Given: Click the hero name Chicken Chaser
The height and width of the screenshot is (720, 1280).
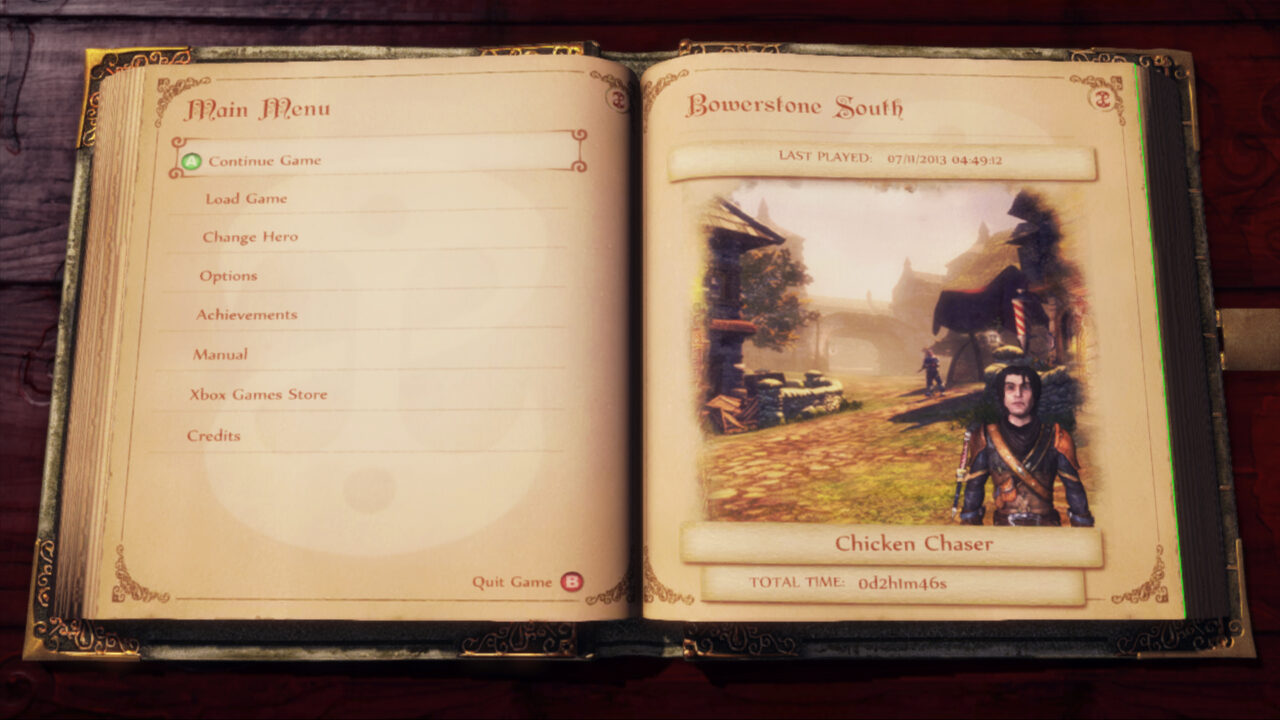Looking at the screenshot, I should (x=914, y=544).
